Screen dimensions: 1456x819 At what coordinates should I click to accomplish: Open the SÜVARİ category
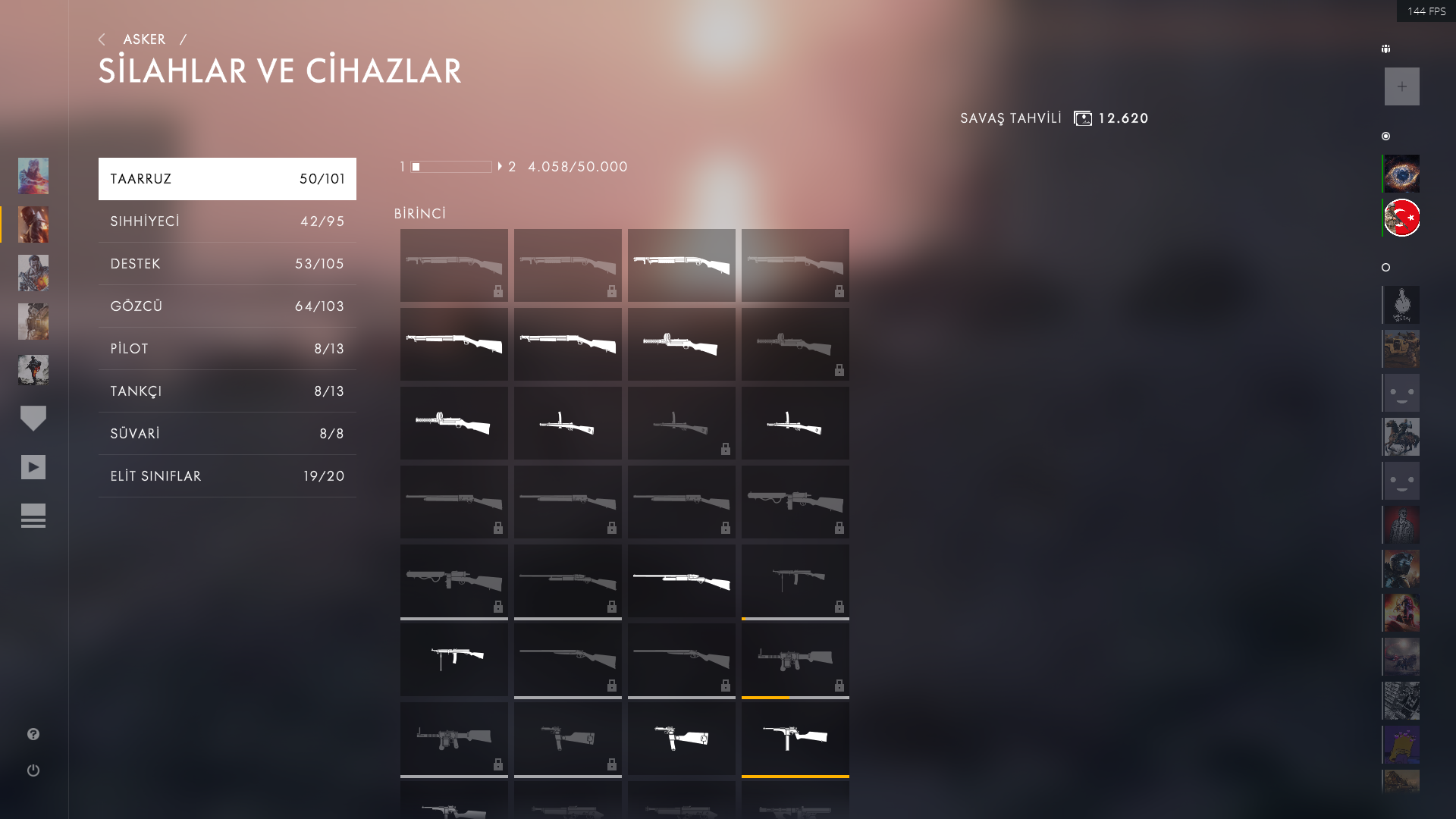(227, 434)
